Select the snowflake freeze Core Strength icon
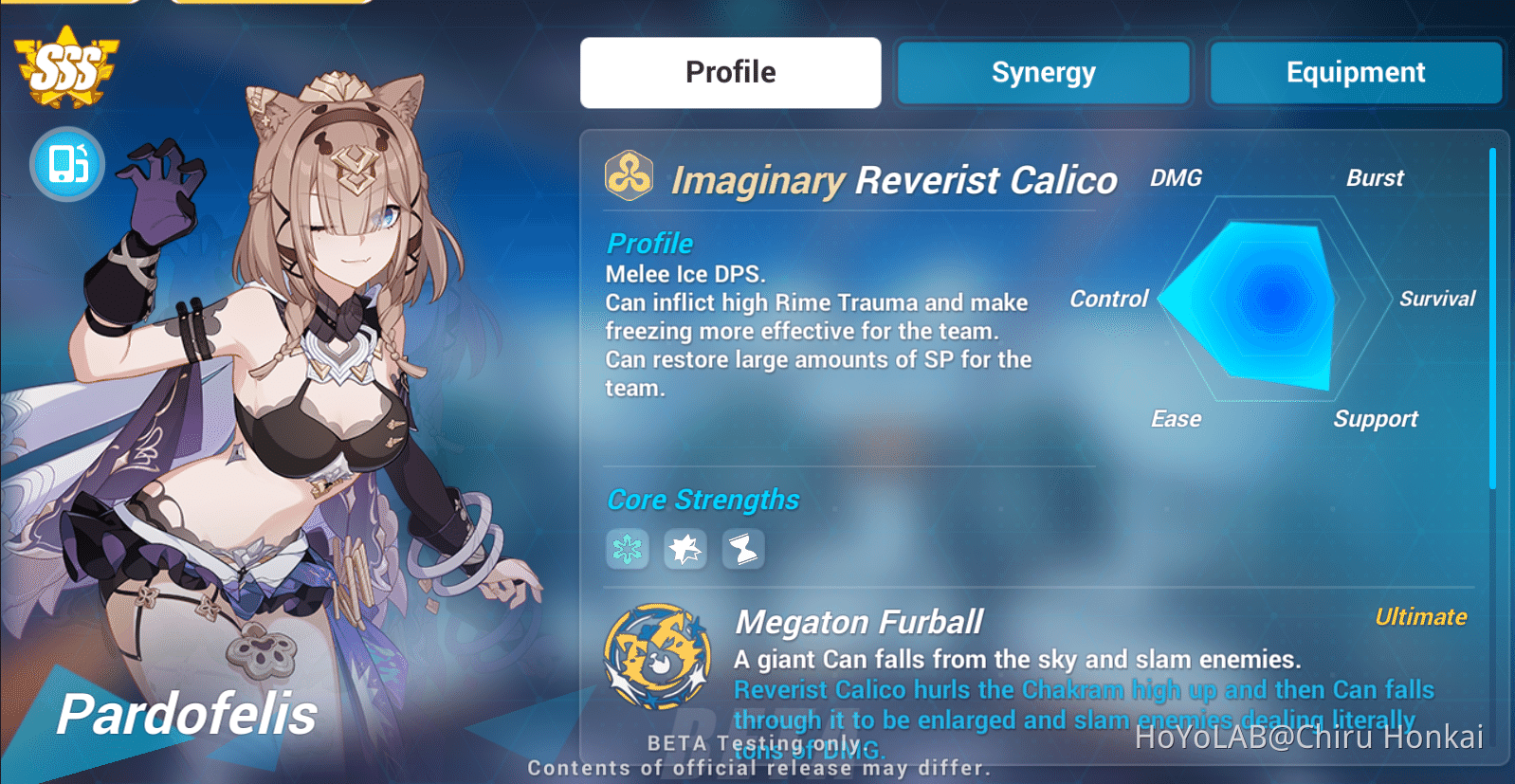This screenshot has height=784, width=1515. [x=627, y=548]
